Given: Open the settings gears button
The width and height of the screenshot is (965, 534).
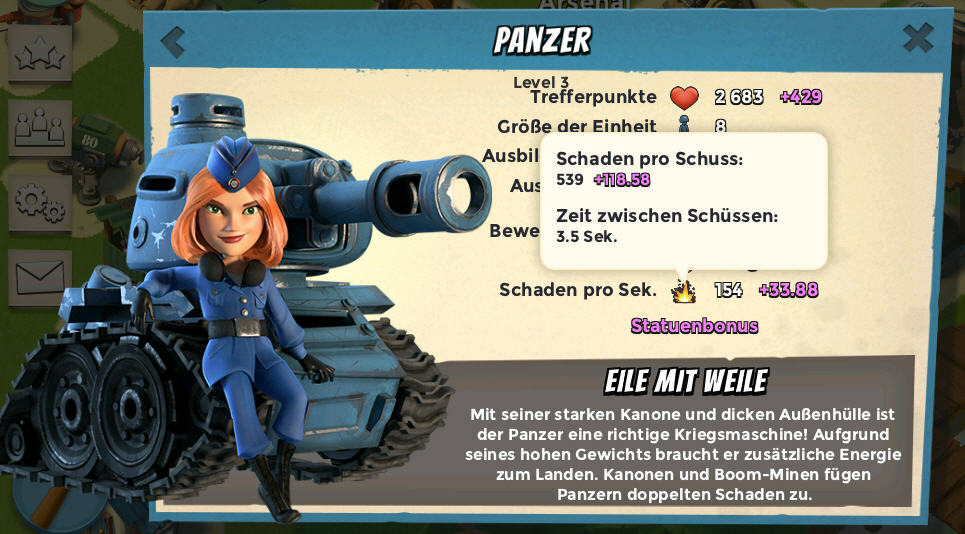Looking at the screenshot, I should [40, 201].
